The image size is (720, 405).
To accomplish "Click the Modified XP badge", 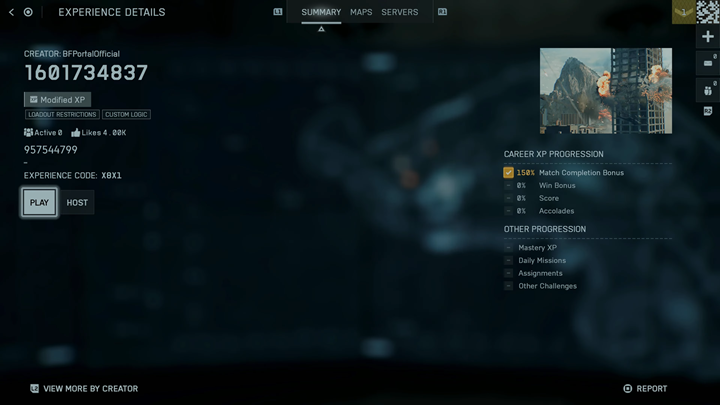I will click(x=58, y=100).
